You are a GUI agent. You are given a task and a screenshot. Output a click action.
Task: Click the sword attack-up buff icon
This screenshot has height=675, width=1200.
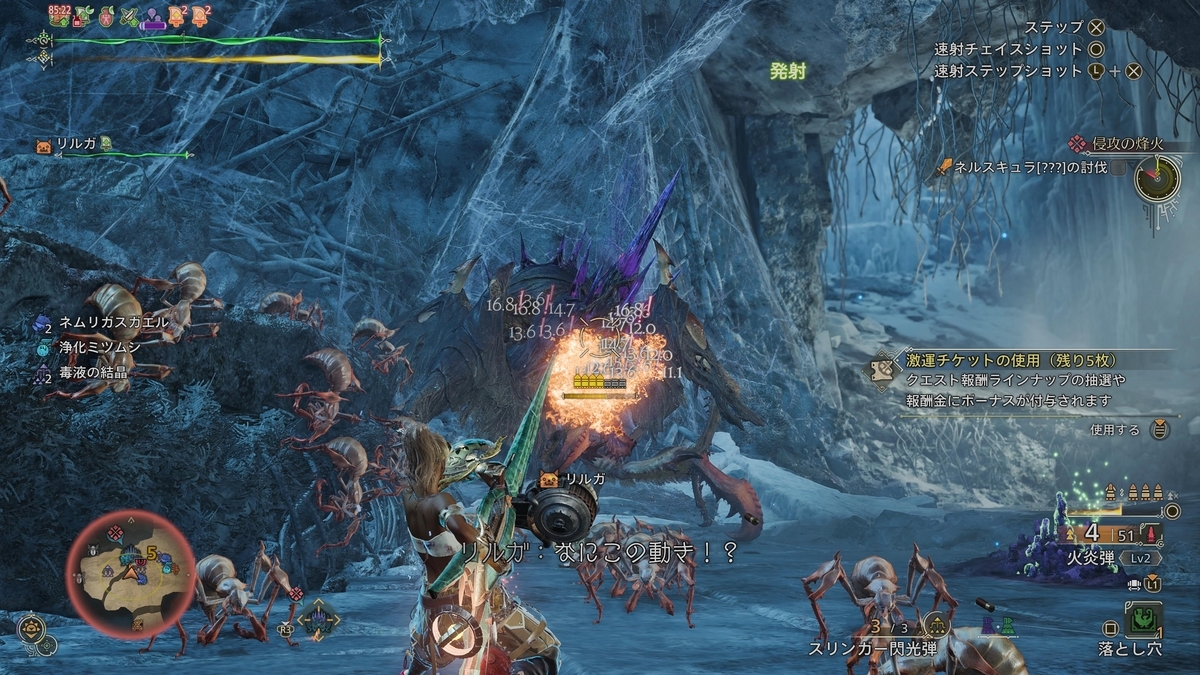129,16
